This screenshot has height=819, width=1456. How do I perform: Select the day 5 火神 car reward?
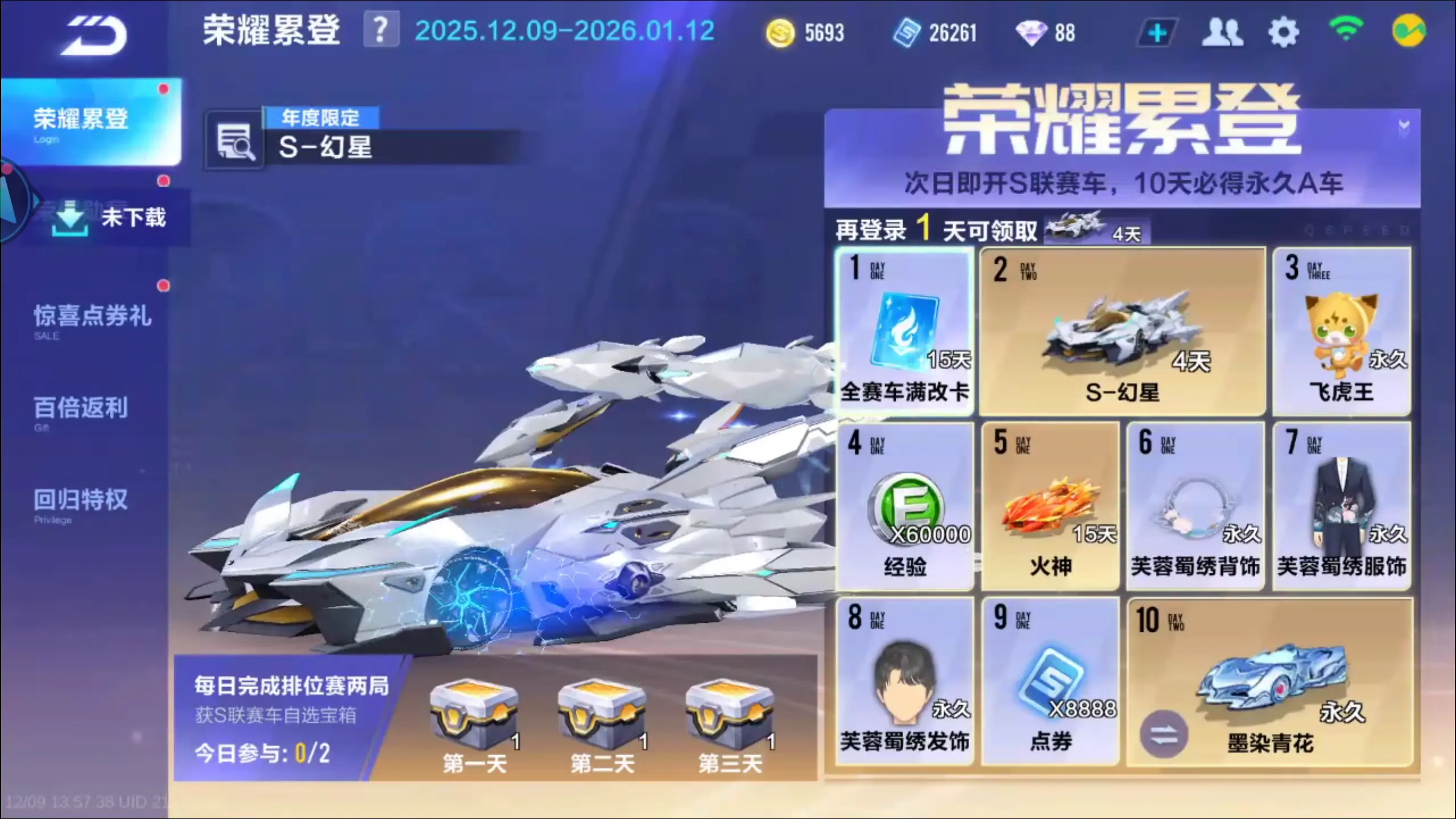1050,506
